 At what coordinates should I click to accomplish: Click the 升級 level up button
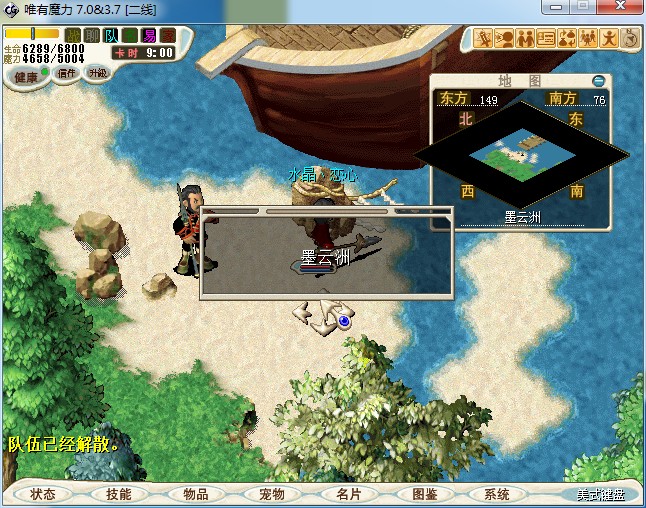pos(97,73)
